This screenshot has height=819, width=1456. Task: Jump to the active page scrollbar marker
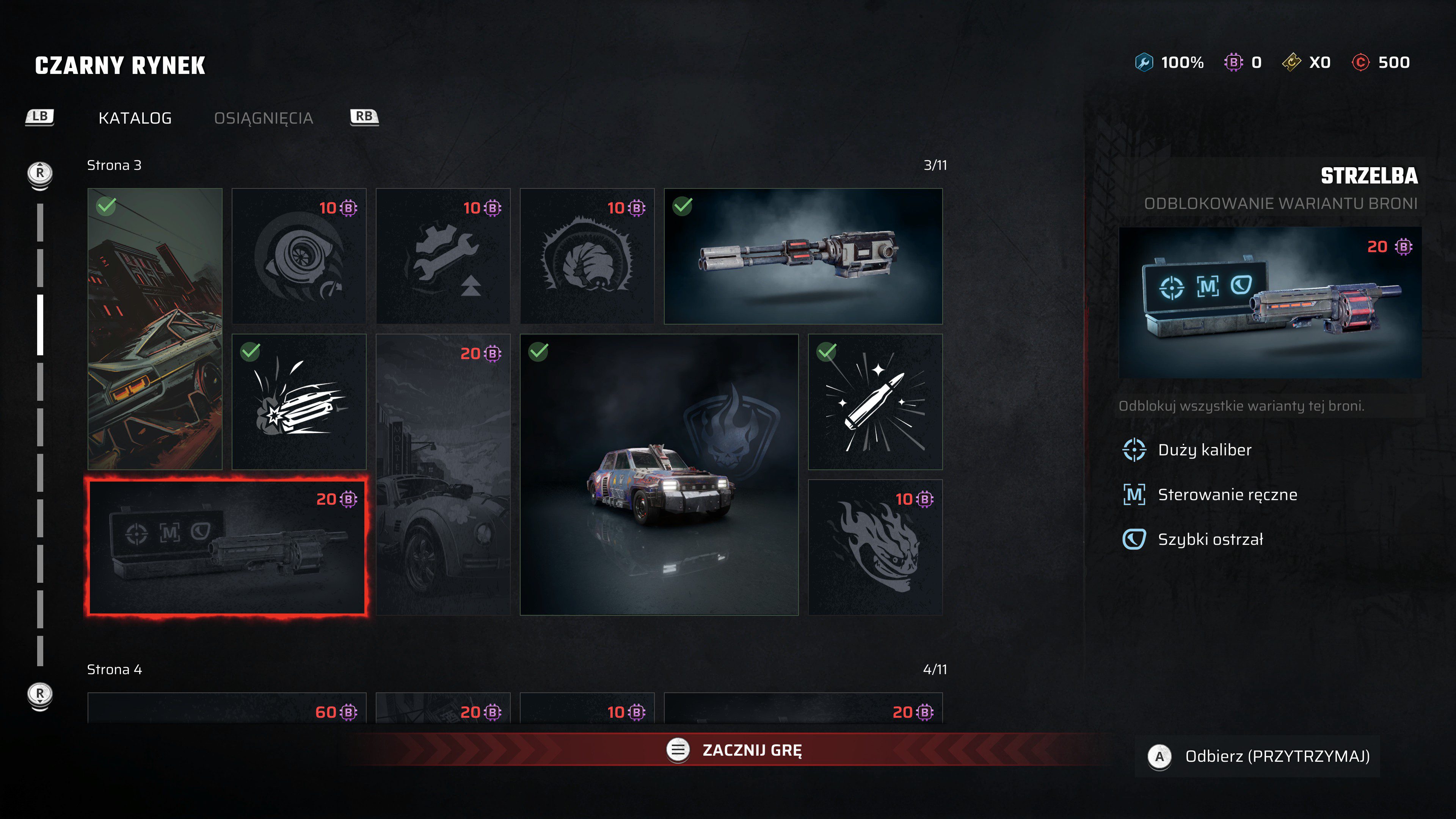pyautogui.click(x=40, y=325)
